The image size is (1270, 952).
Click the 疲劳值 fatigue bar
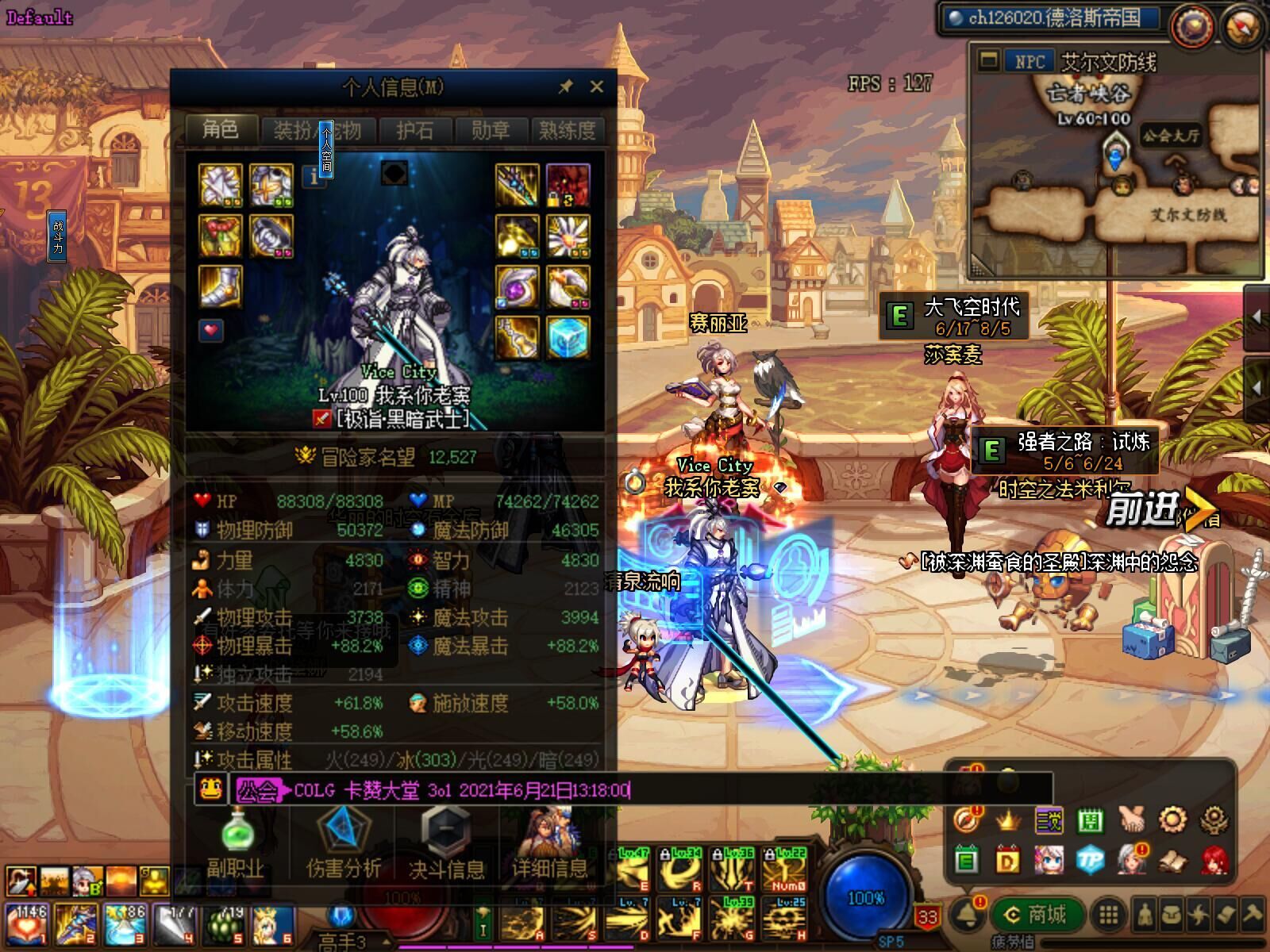1127,941
